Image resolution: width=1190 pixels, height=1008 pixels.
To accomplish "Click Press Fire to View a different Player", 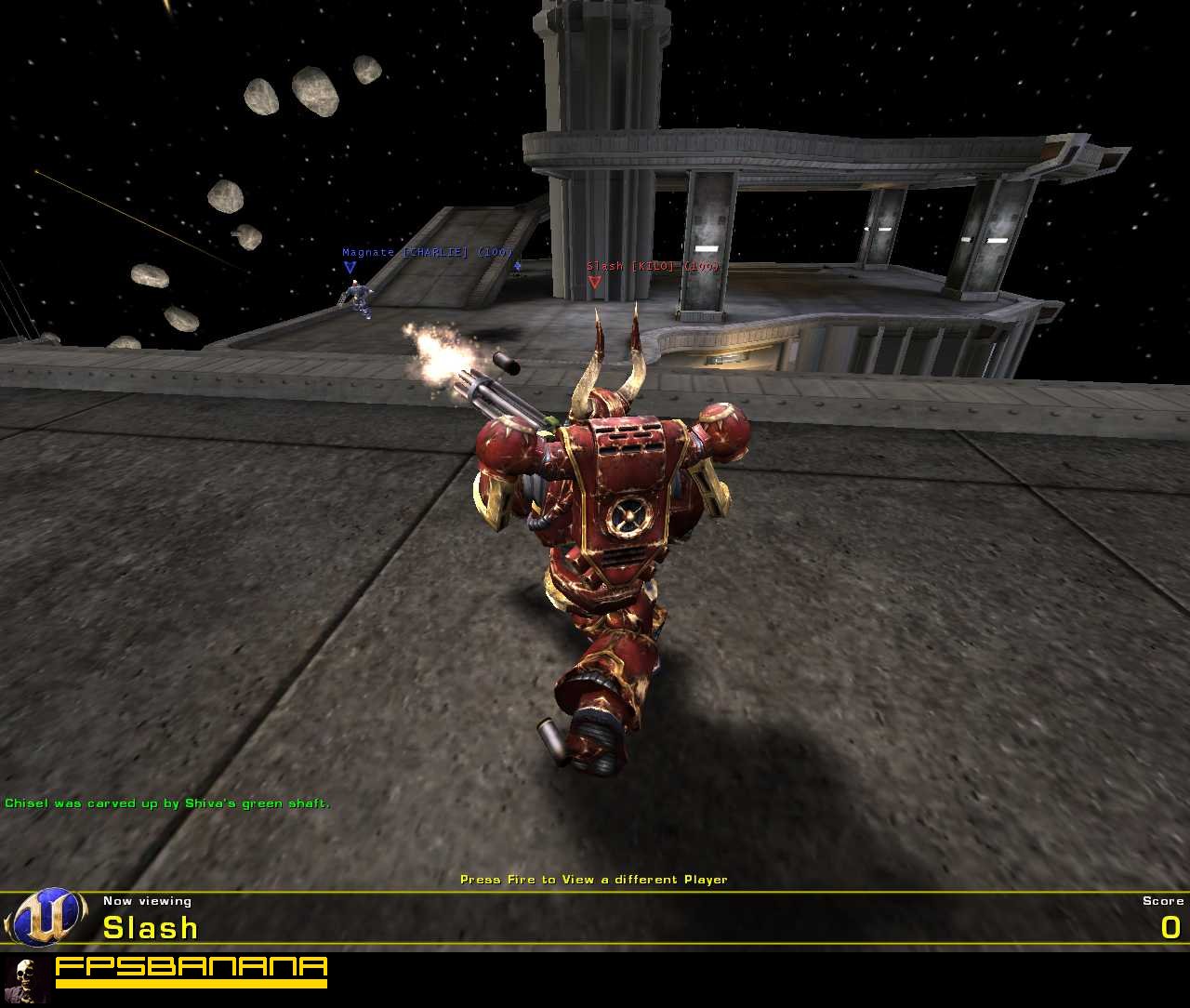I will pyautogui.click(x=594, y=879).
